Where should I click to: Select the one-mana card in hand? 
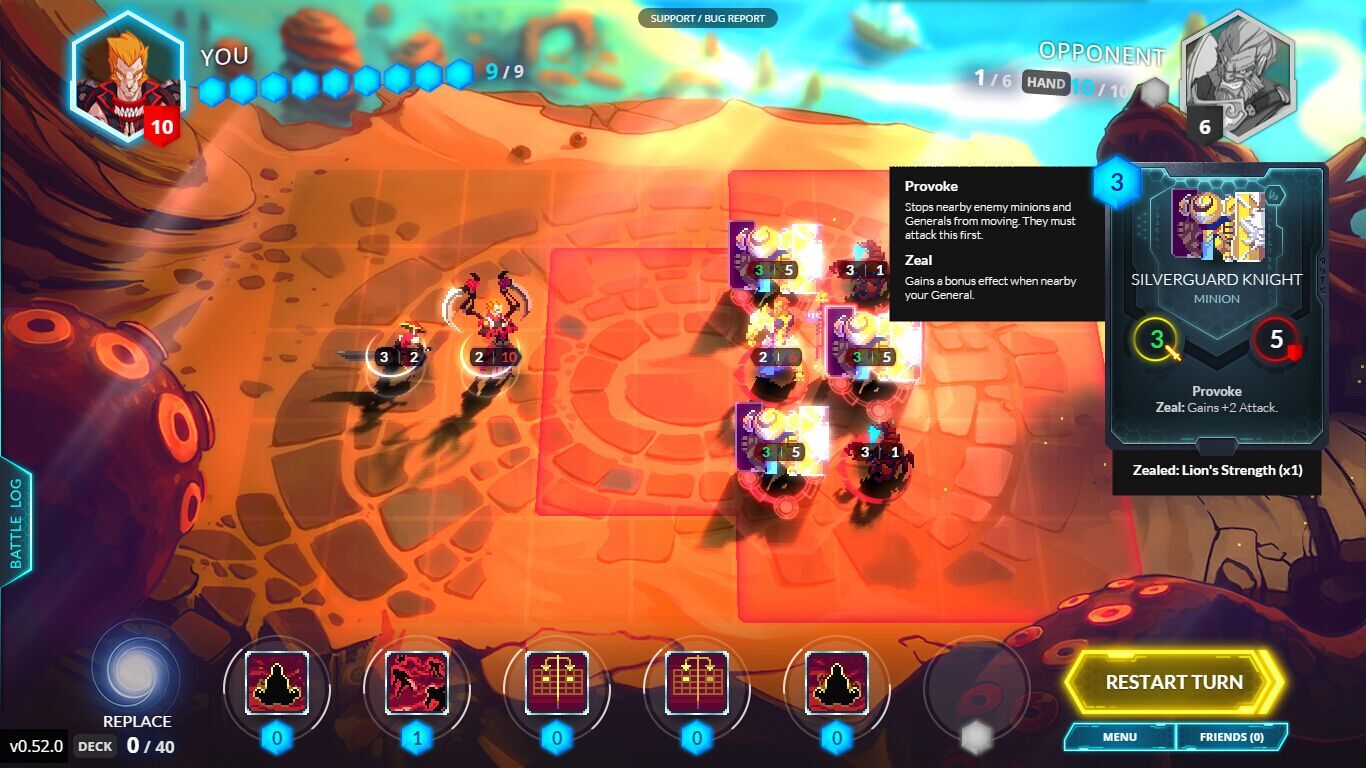(417, 683)
